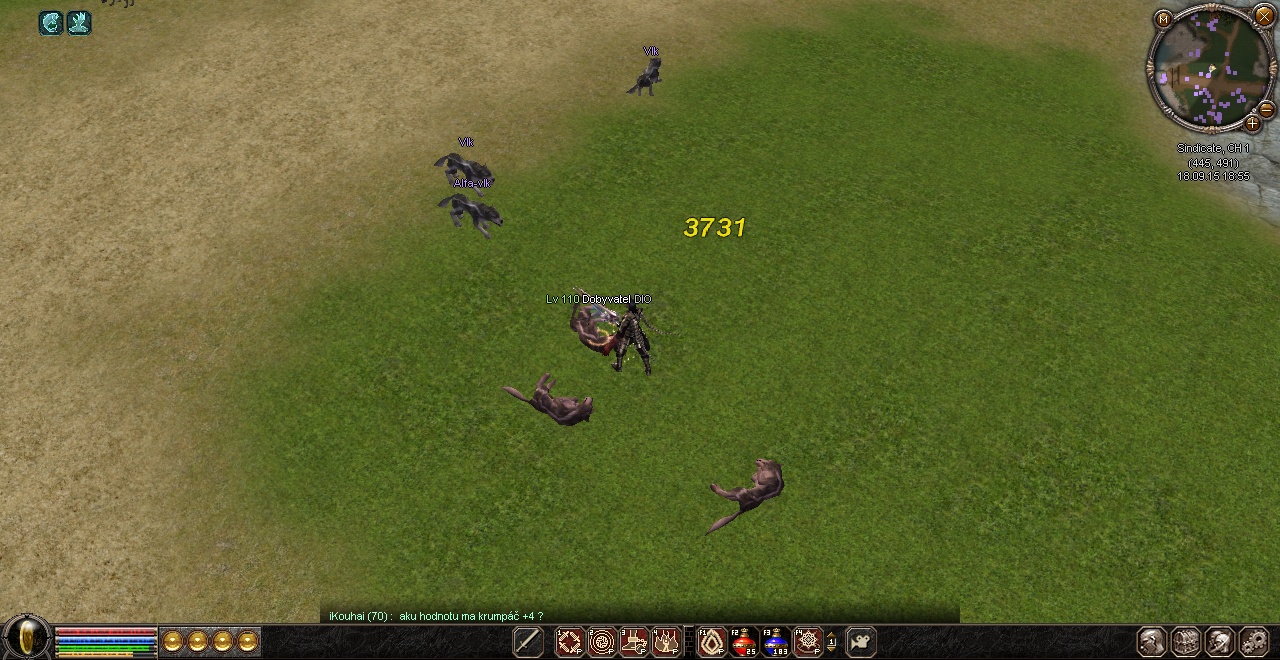Use the blue mana potion
Viewport: 1280px width, 660px height.
[776, 641]
